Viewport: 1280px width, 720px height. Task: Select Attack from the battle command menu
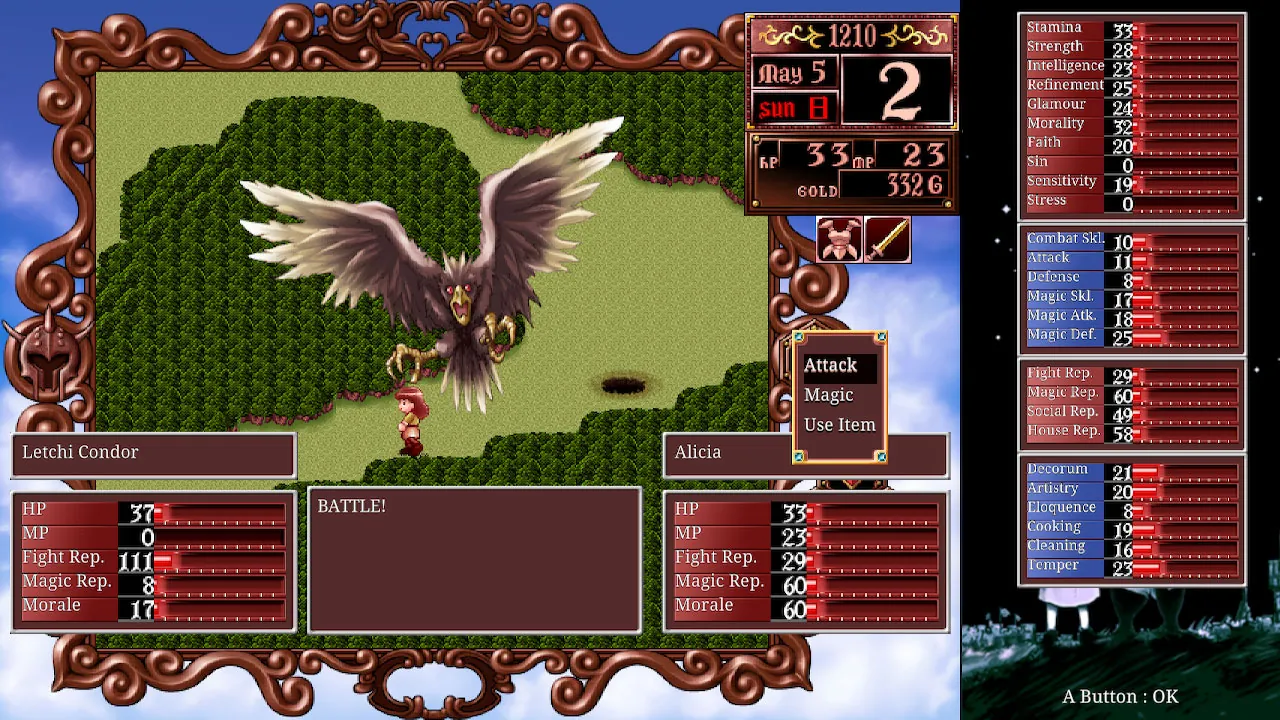click(831, 365)
